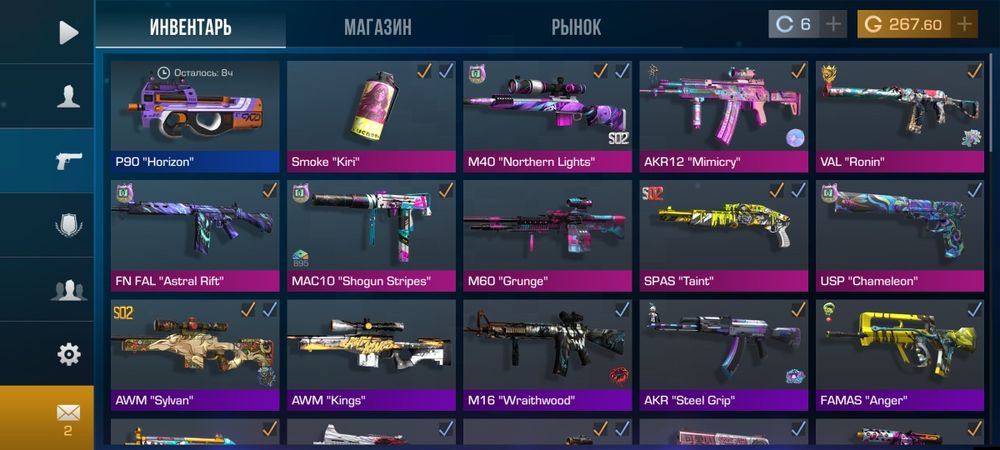This screenshot has height=450, width=1000.
Task: Select the Smoke "Kiri" grenade item
Action: tap(371, 115)
